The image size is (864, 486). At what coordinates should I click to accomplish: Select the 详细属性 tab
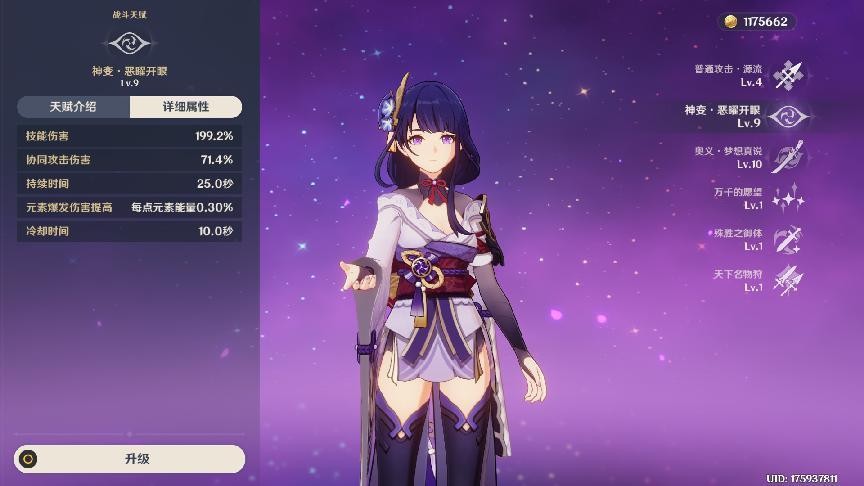[186, 107]
